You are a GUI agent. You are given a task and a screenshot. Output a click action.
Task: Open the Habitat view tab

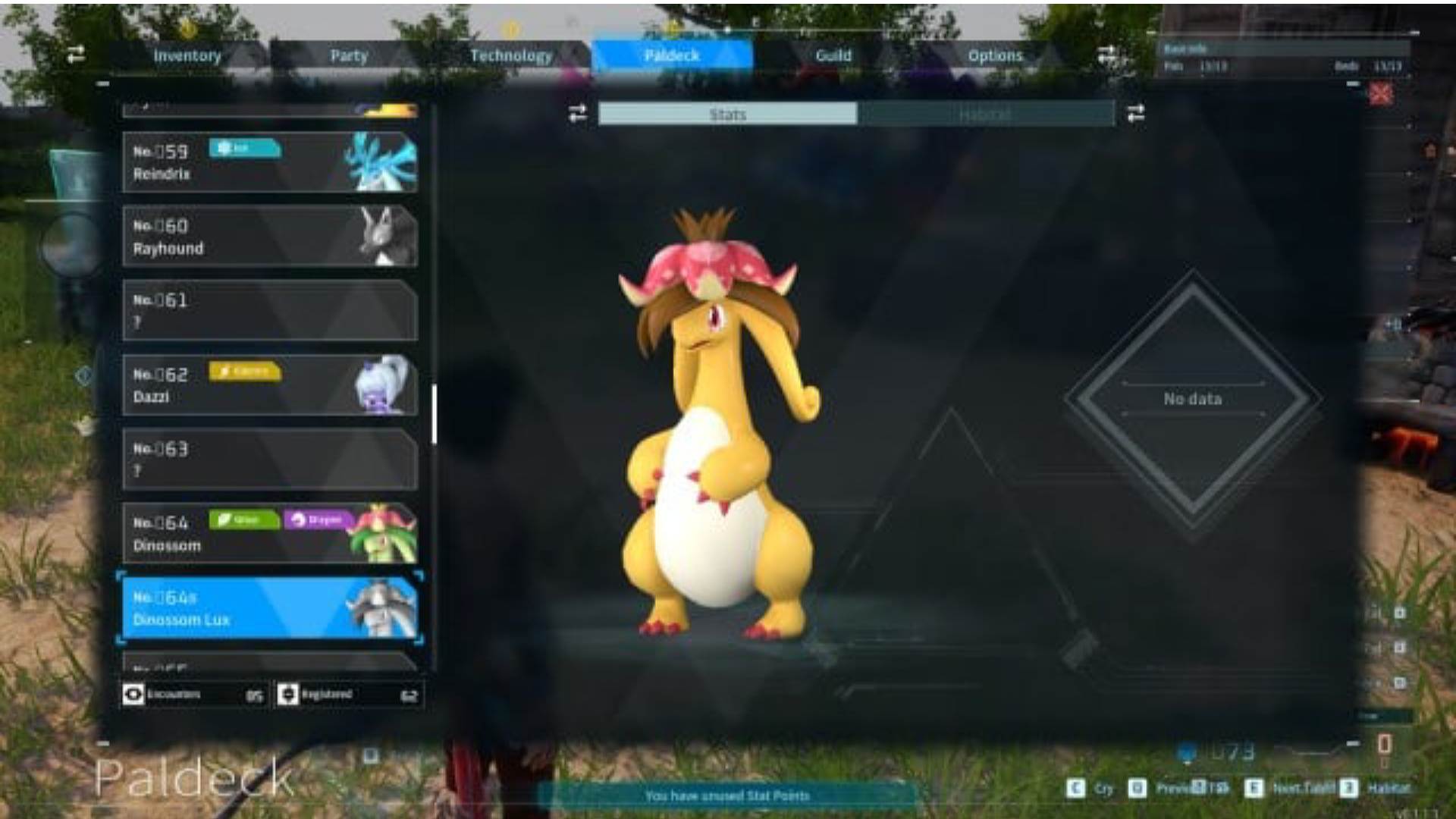point(985,114)
